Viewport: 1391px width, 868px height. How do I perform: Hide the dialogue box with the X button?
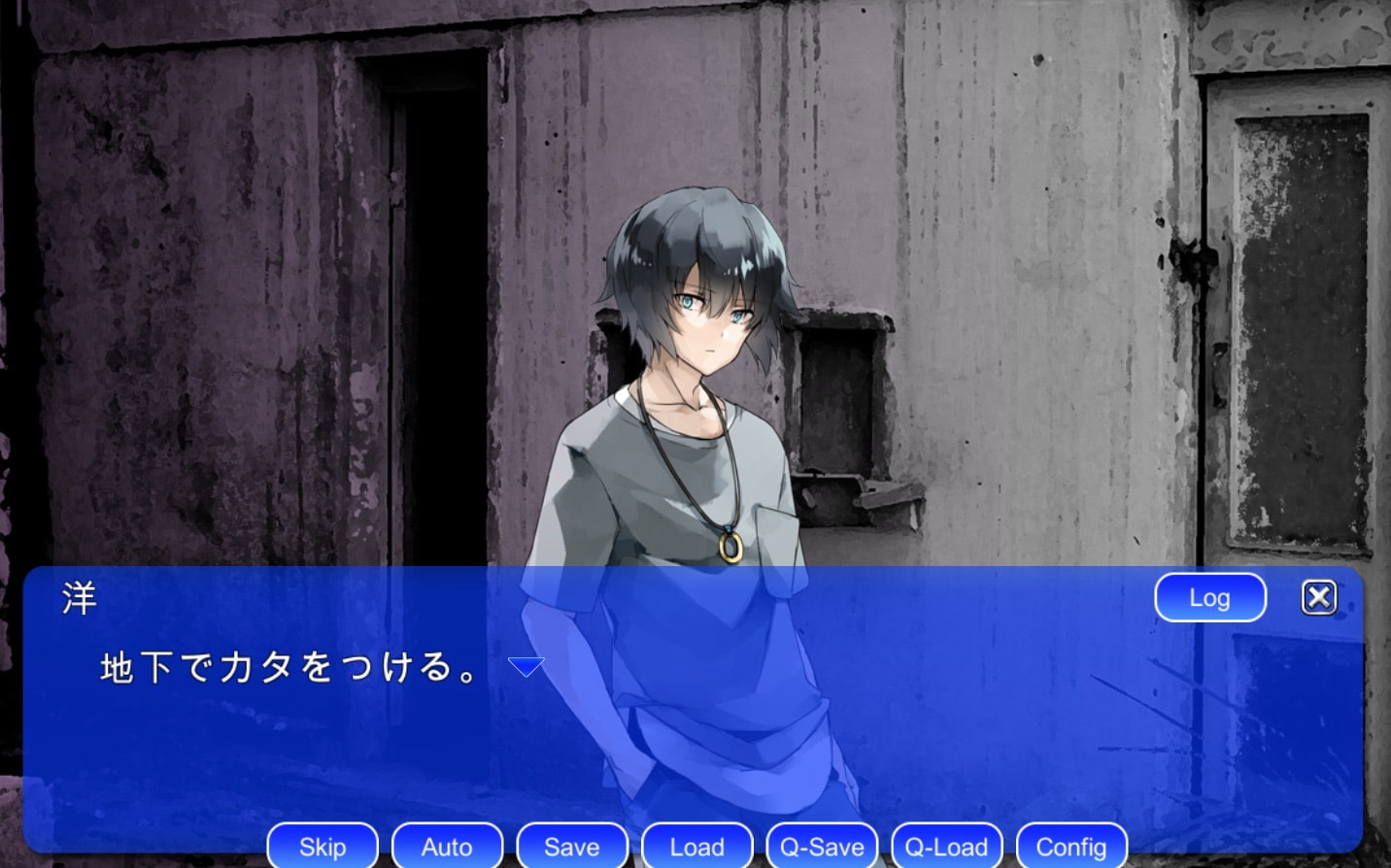tap(1318, 597)
